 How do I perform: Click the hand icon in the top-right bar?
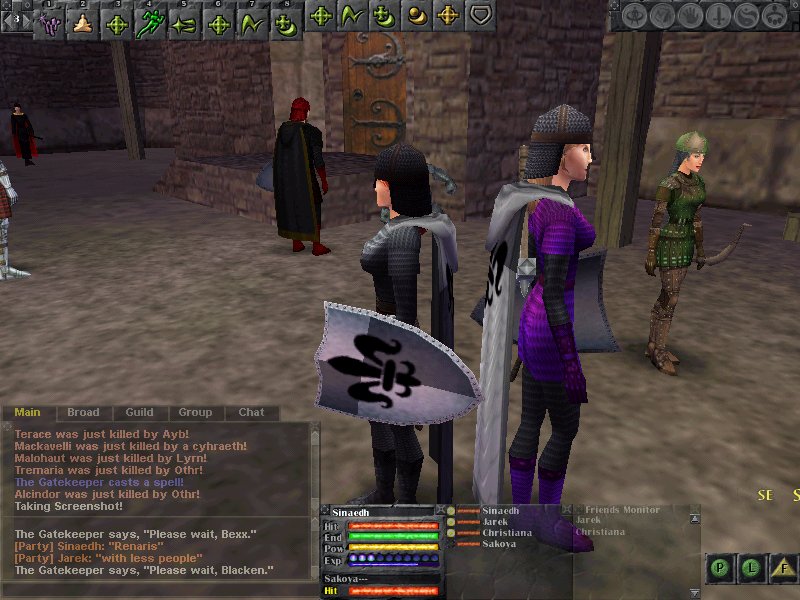tap(690, 16)
